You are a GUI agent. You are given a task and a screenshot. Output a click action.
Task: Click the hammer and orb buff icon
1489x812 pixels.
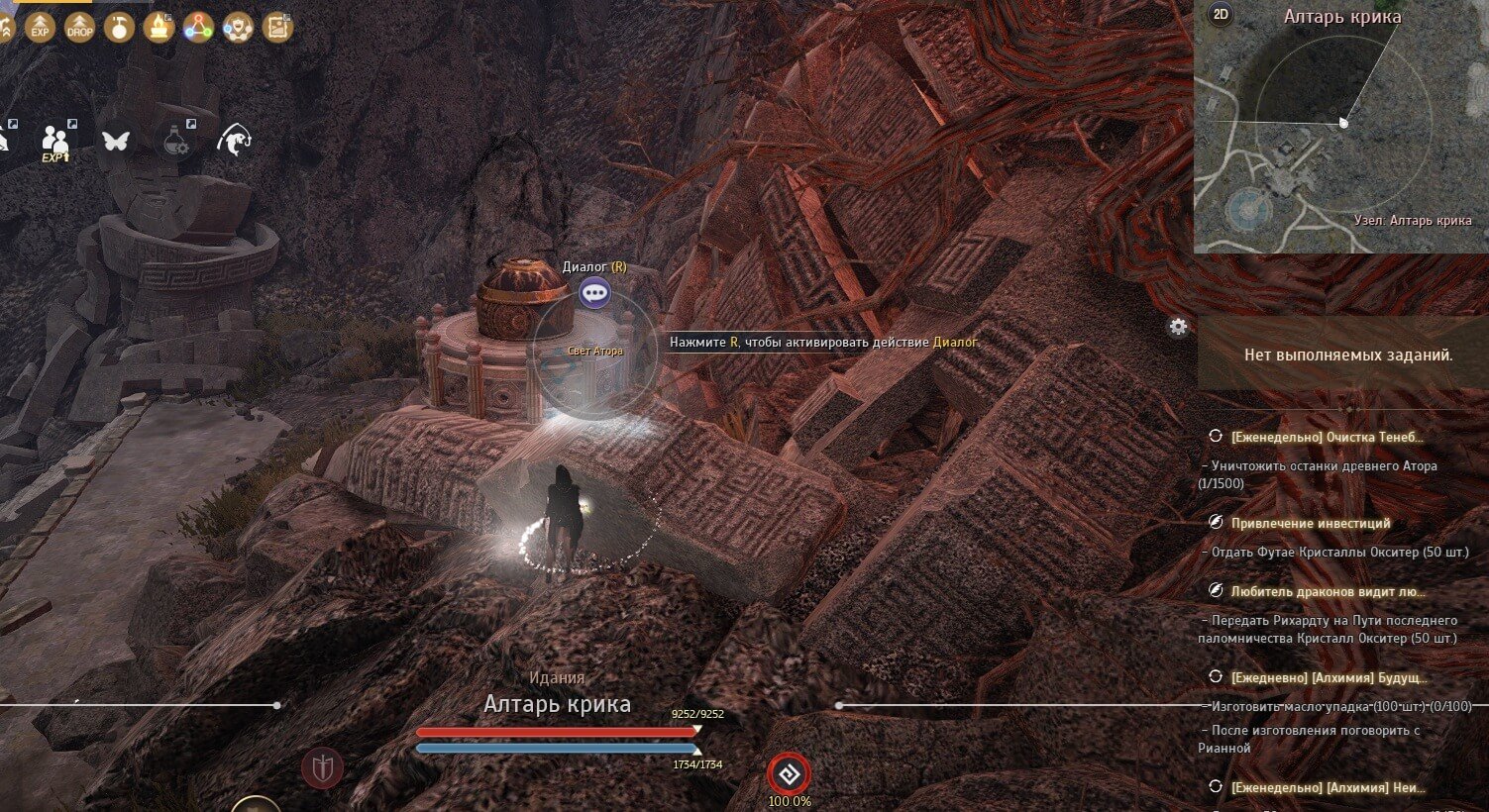pos(119,27)
